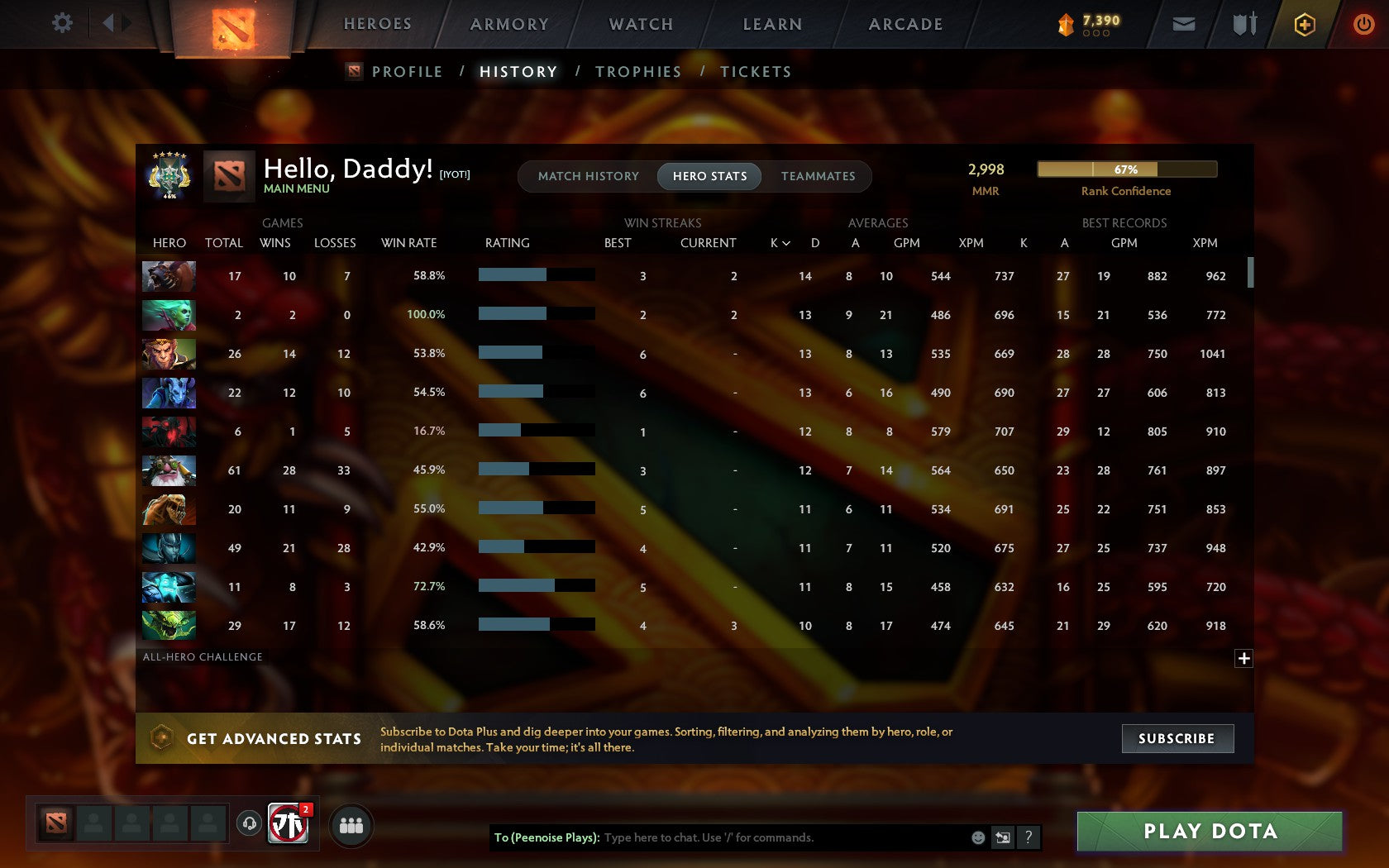The height and width of the screenshot is (868, 1389).
Task: Click the Subscribe button for Dota Plus
Action: click(x=1177, y=738)
